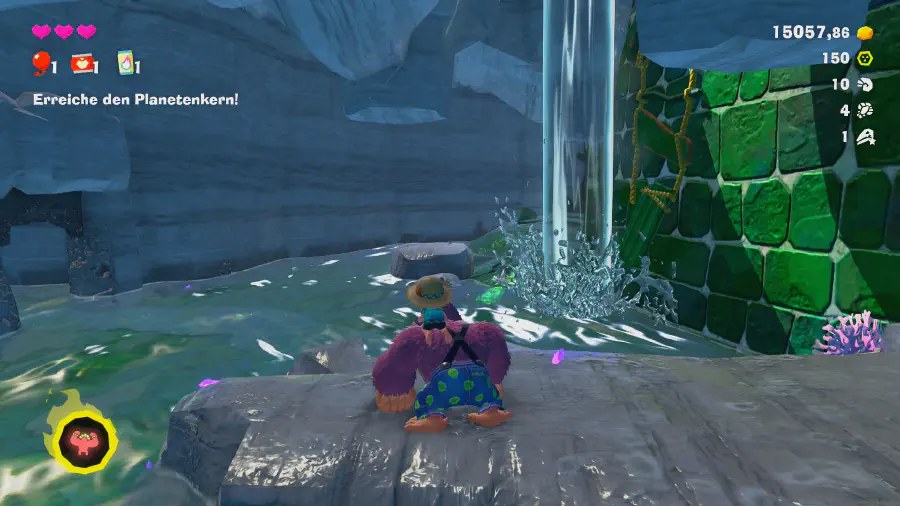Select the white star-marked fossil icon
The image size is (900, 506).
[x=866, y=137]
